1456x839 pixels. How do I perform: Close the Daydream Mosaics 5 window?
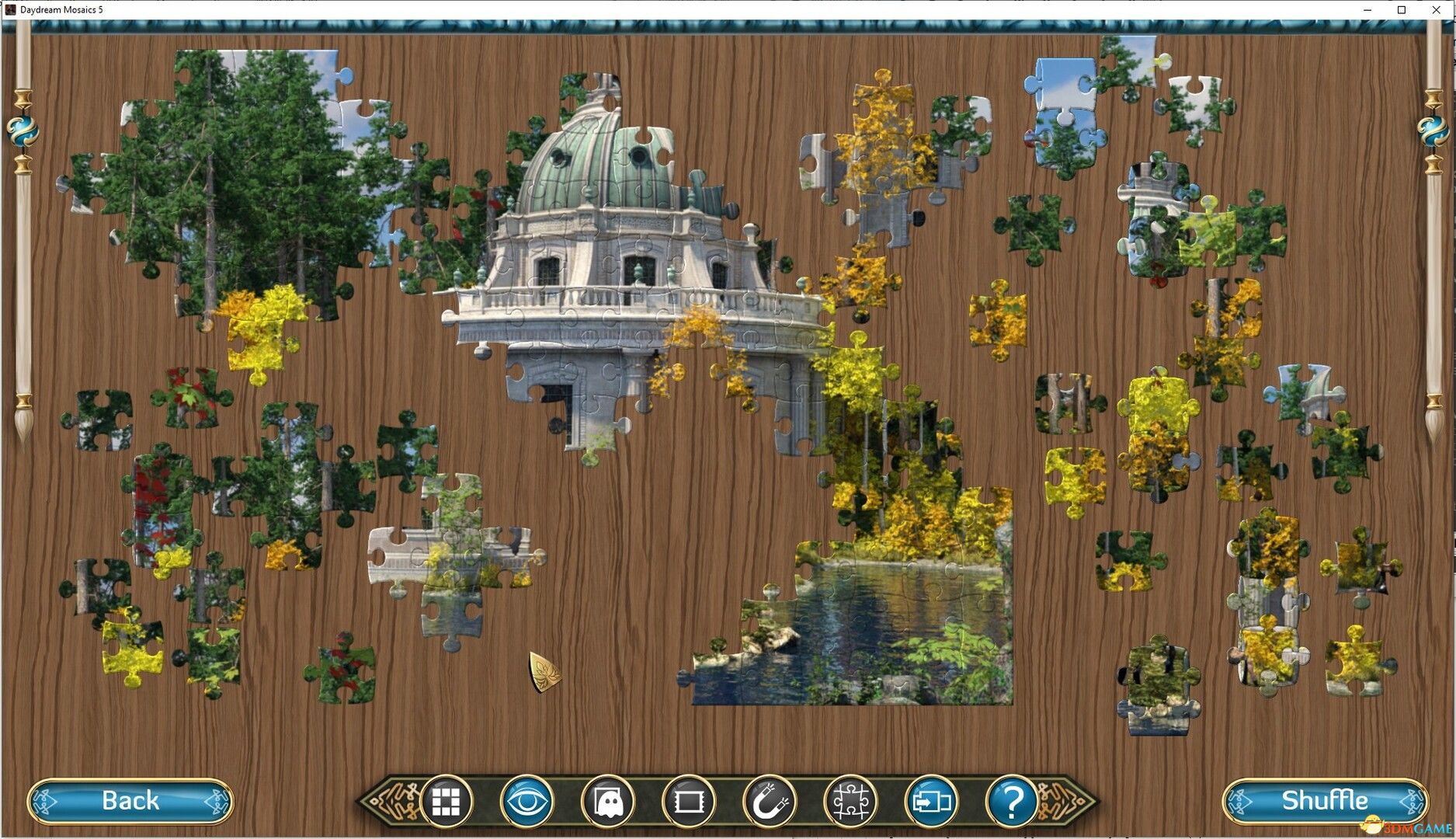[1437, 9]
